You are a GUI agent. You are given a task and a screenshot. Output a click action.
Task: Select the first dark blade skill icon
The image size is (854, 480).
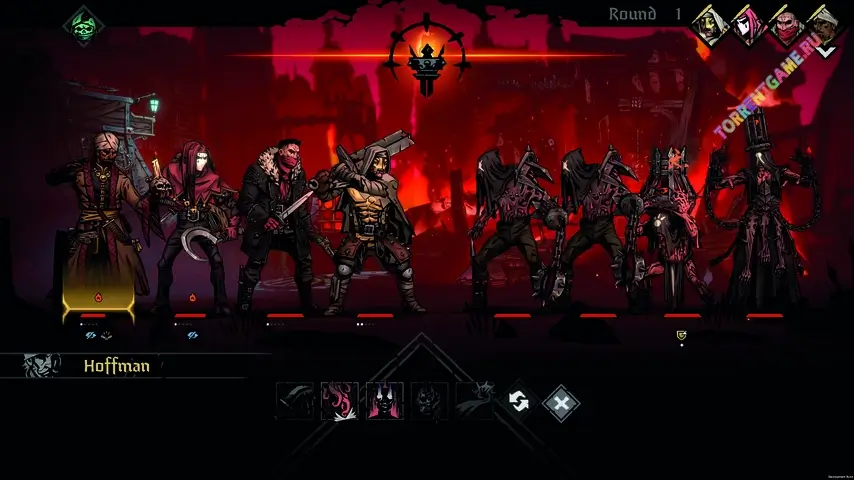pyautogui.click(x=295, y=401)
